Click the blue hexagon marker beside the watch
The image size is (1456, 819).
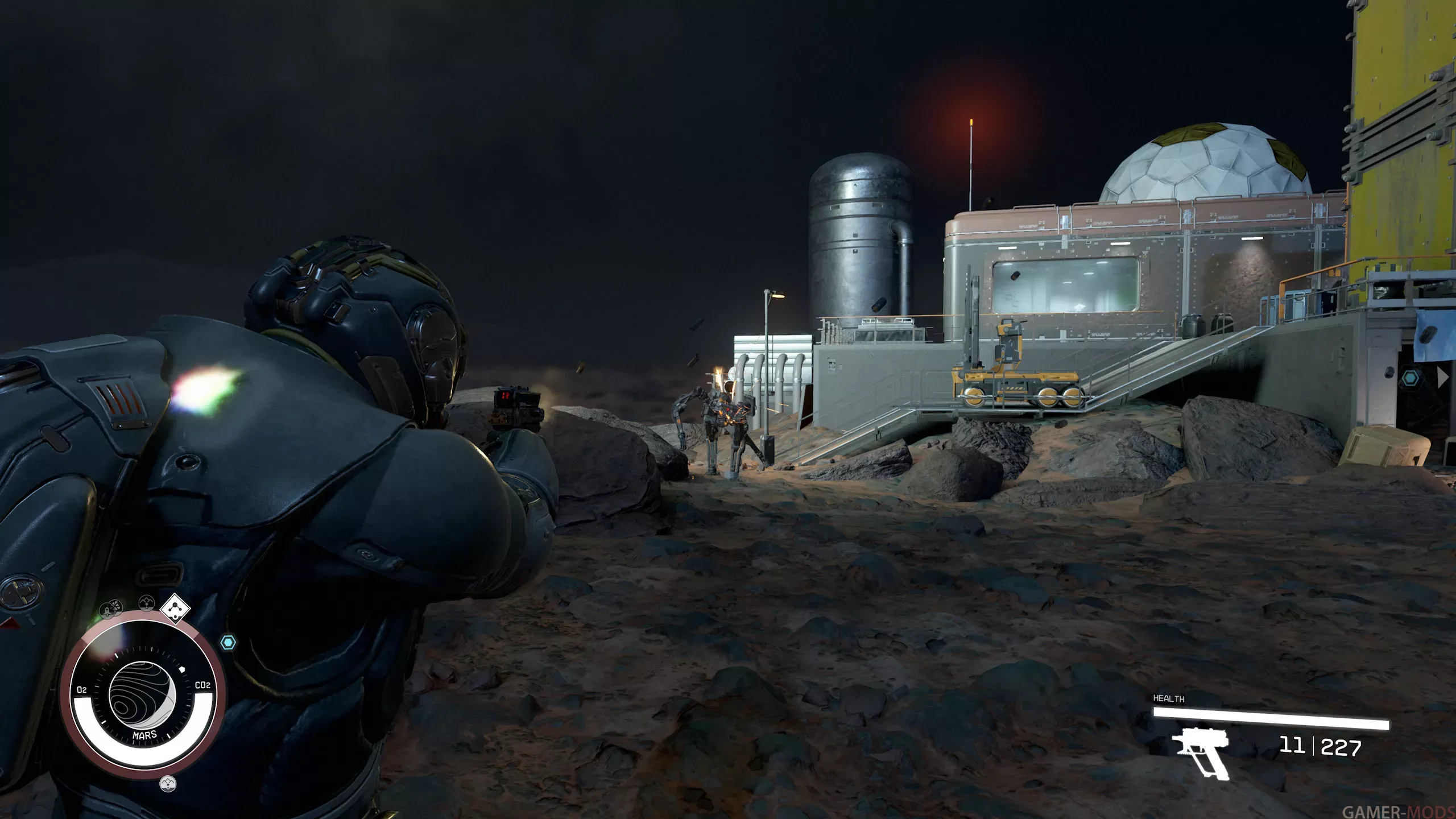[x=228, y=643]
